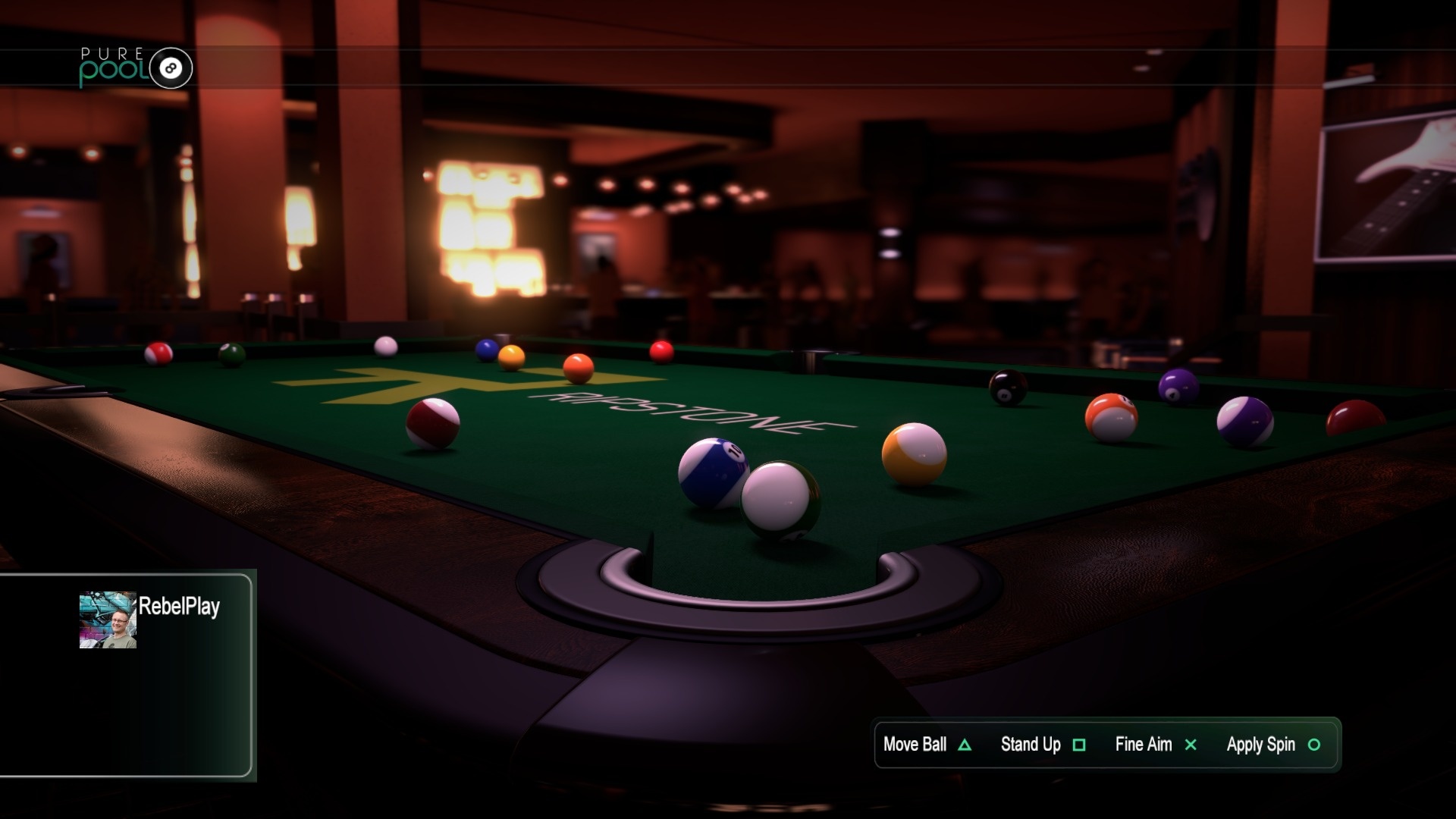Screen dimensions: 1456x819
Task: Click the green triangle icon for Move Ball
Action: [965, 745]
